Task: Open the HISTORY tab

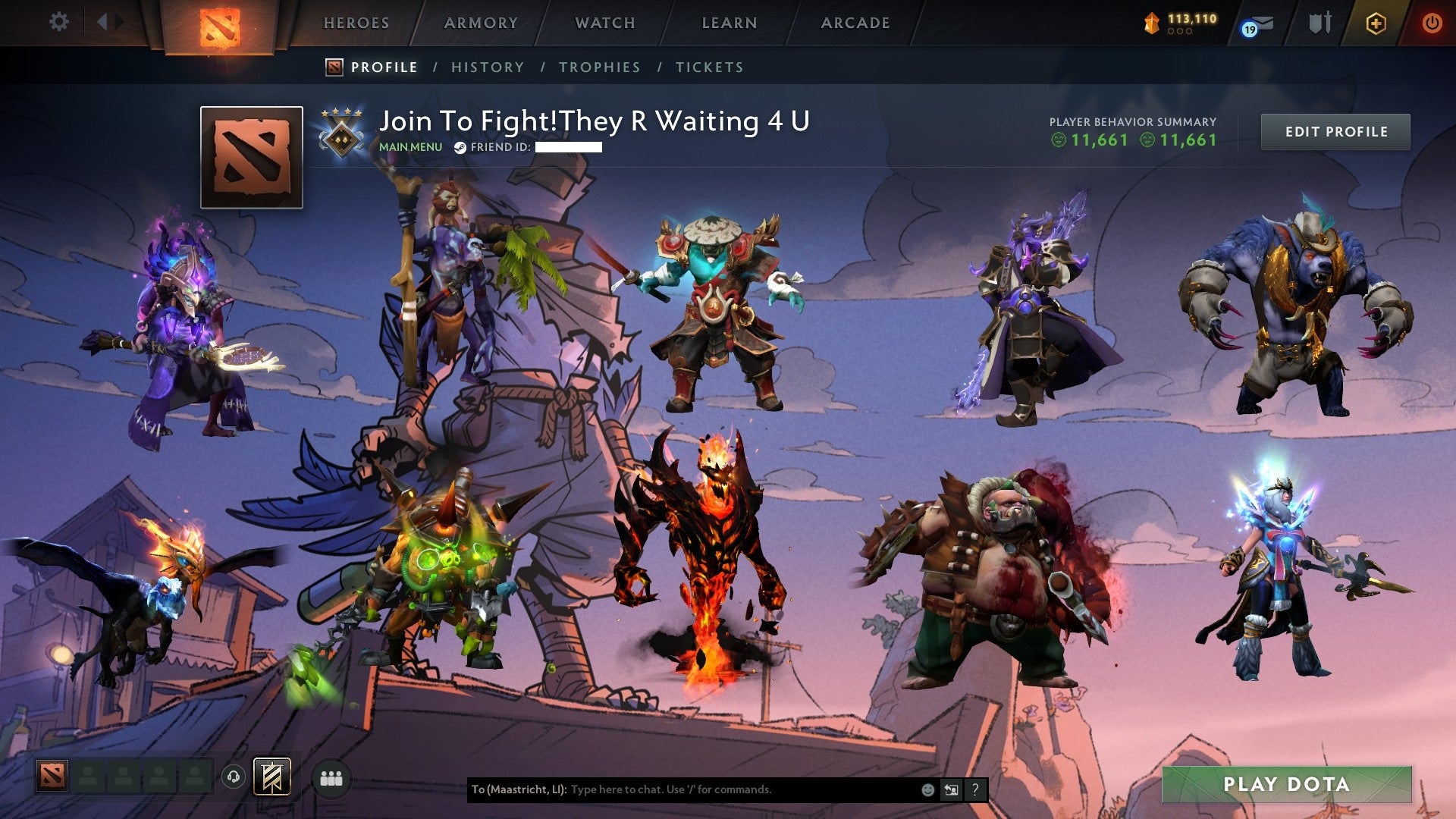Action: (x=488, y=67)
